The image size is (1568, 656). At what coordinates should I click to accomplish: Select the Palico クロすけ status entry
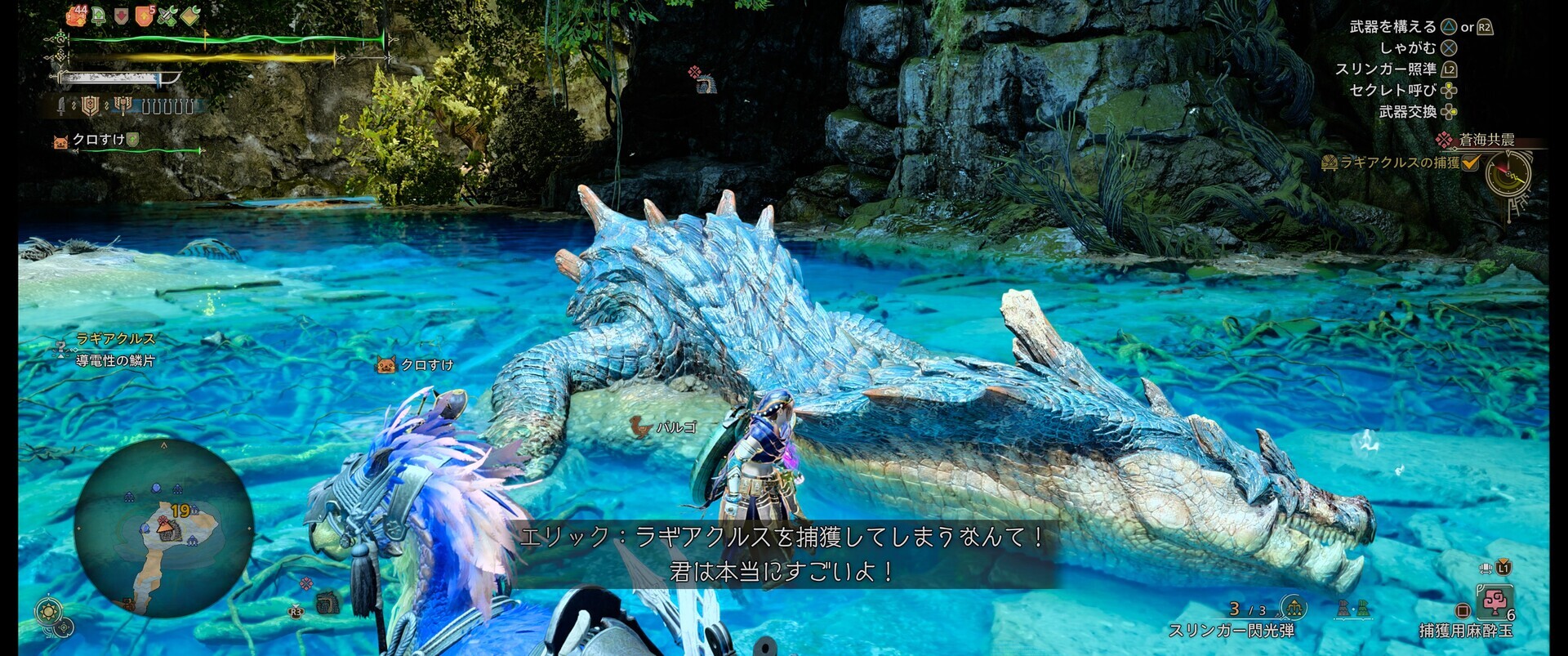tap(96, 141)
